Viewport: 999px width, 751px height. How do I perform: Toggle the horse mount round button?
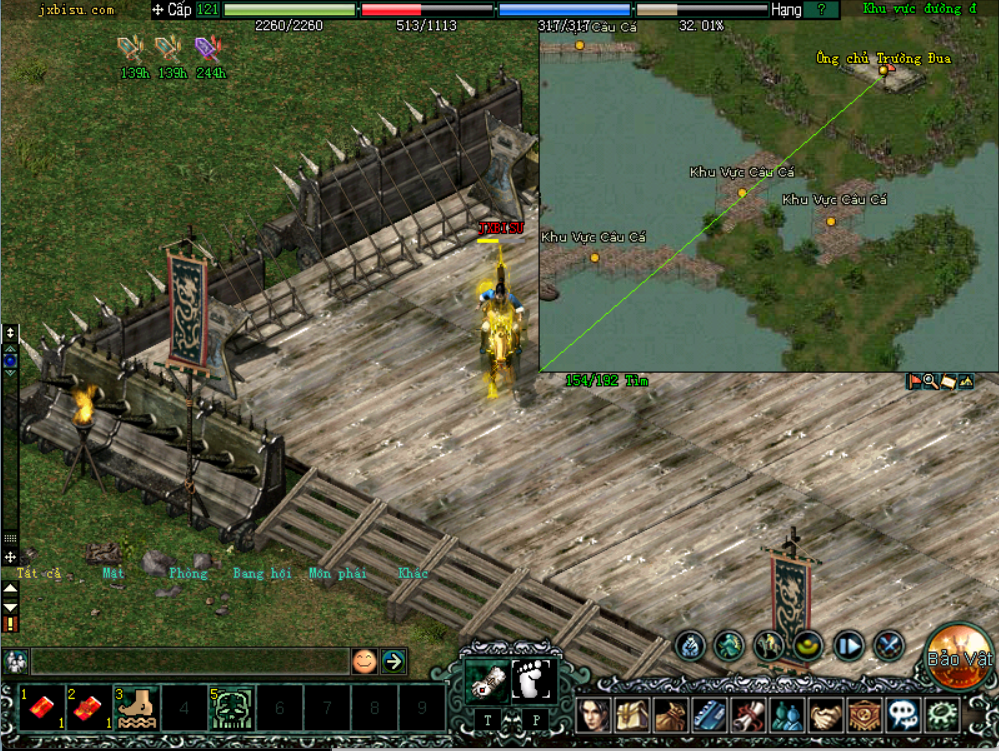tap(770, 646)
